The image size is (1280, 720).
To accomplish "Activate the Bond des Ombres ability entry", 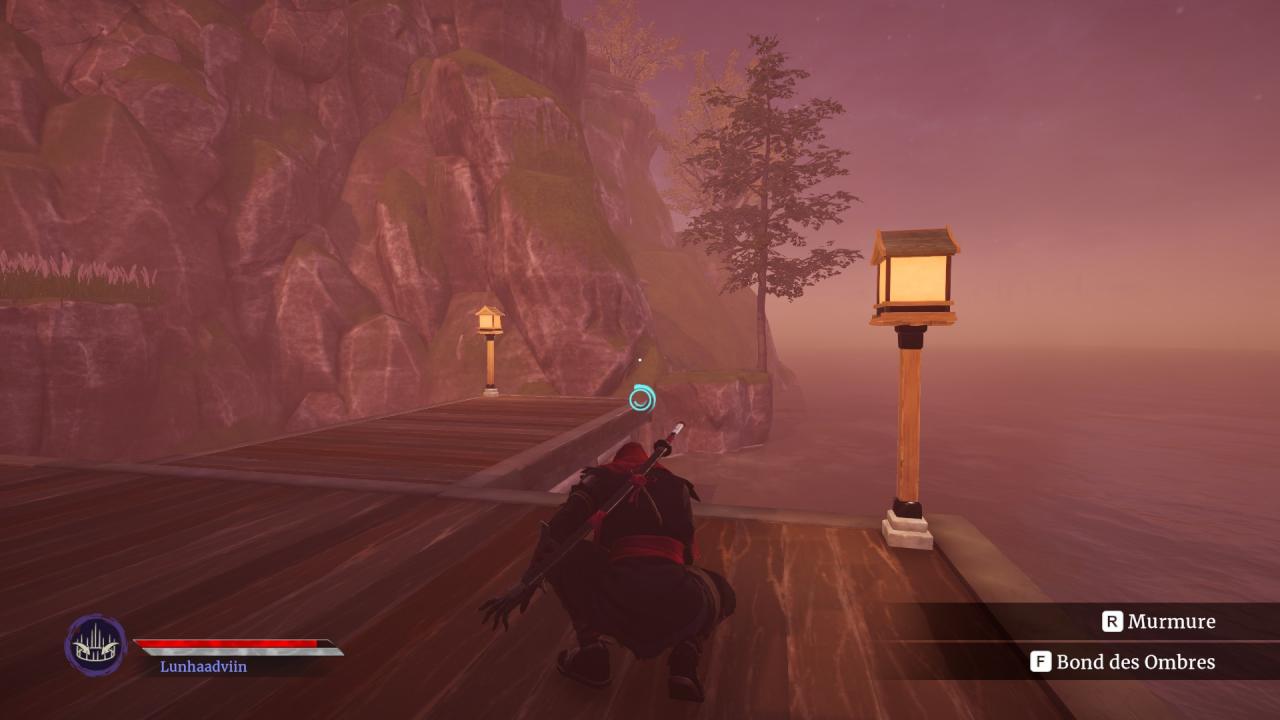I will coord(1124,662).
